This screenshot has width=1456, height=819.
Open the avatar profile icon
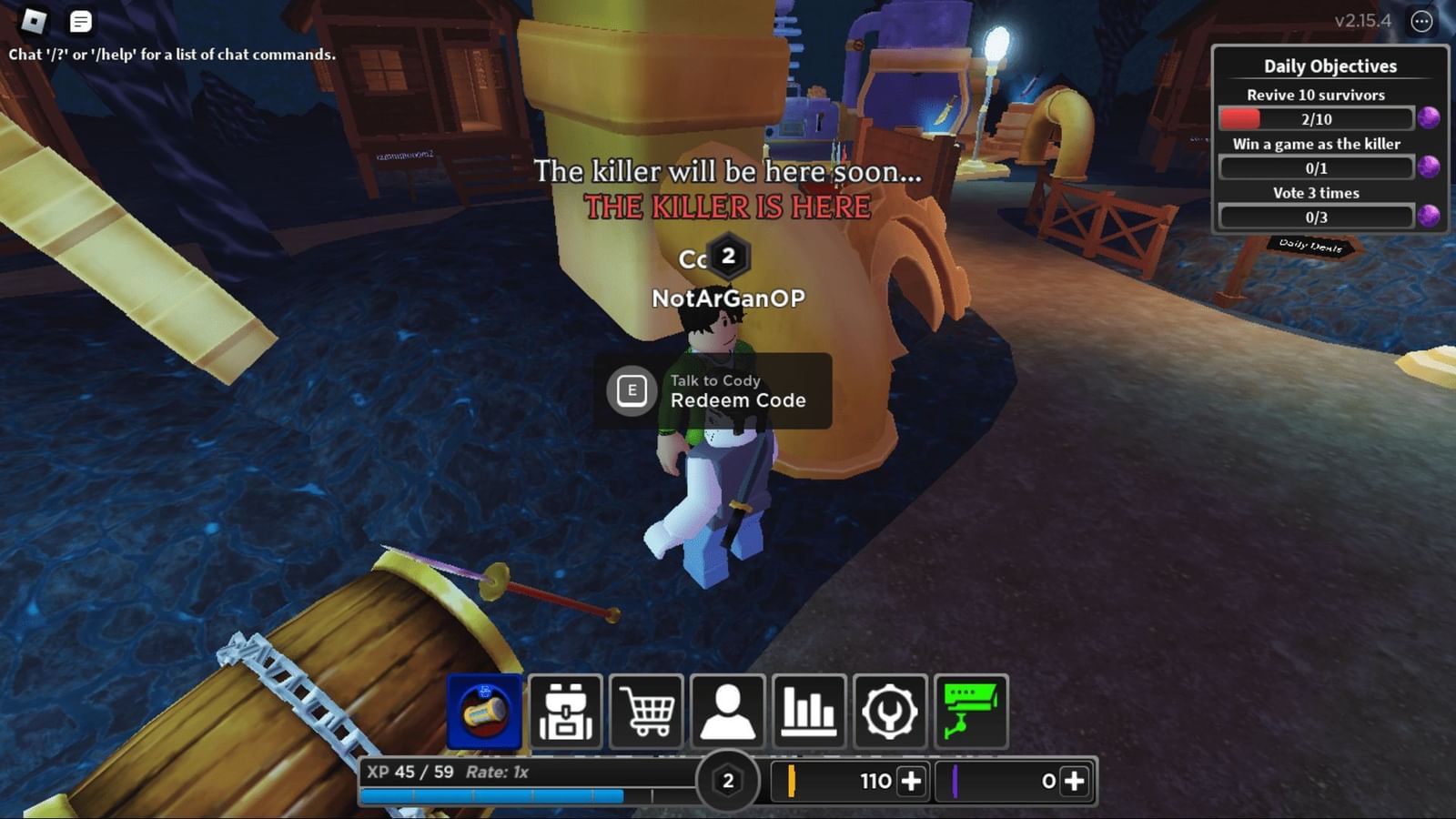click(x=728, y=713)
